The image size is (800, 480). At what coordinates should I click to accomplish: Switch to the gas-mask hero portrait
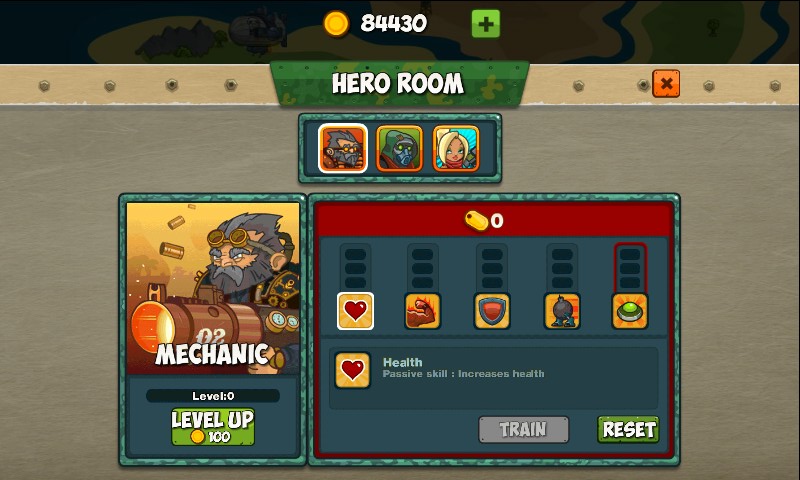click(x=399, y=148)
